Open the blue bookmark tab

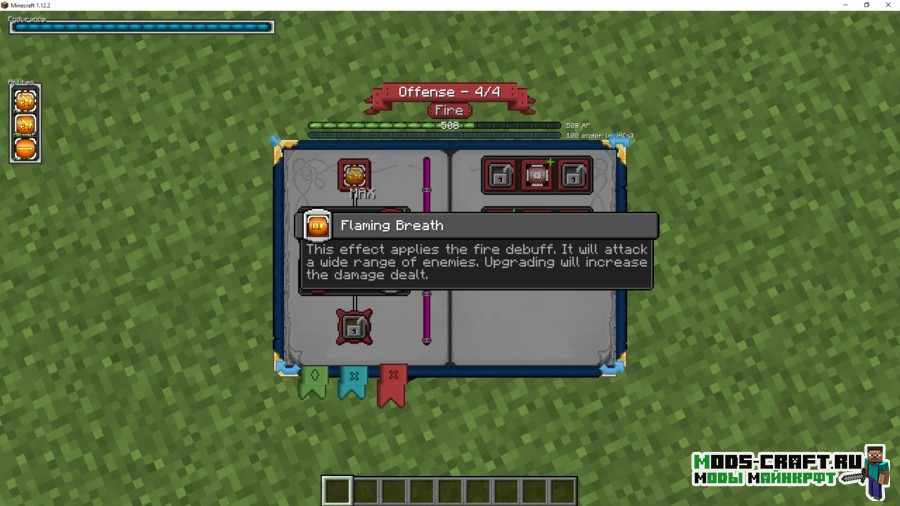point(352,381)
